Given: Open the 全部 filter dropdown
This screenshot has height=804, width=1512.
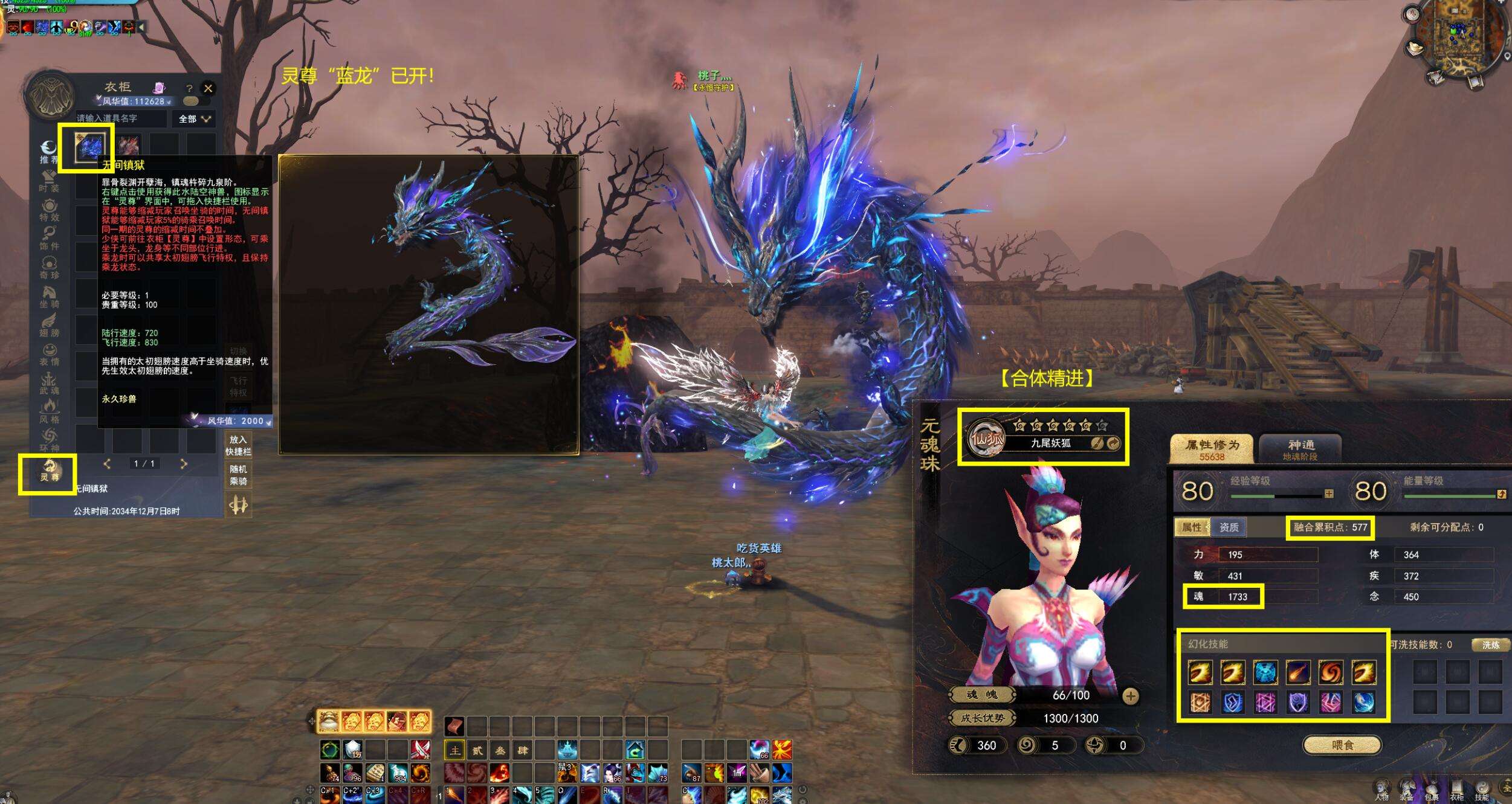Looking at the screenshot, I should point(194,119).
